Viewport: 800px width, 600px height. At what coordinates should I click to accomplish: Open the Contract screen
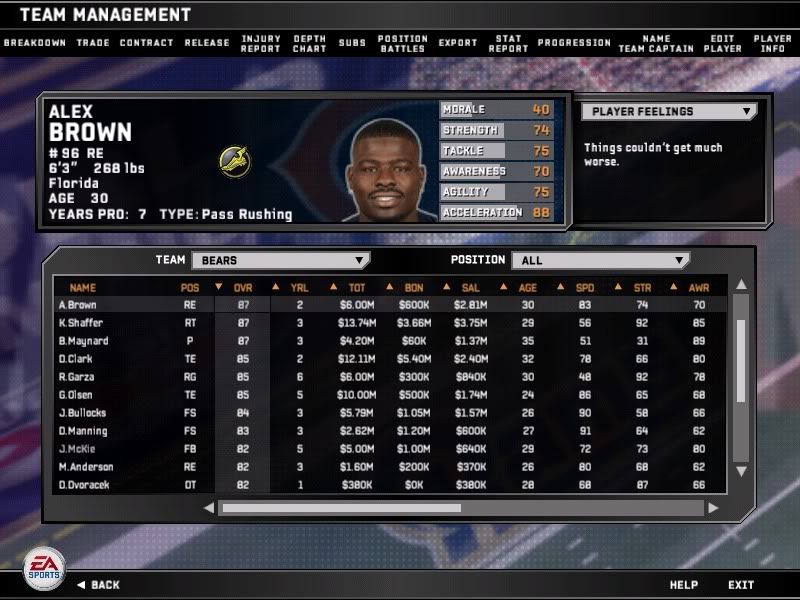coord(146,43)
